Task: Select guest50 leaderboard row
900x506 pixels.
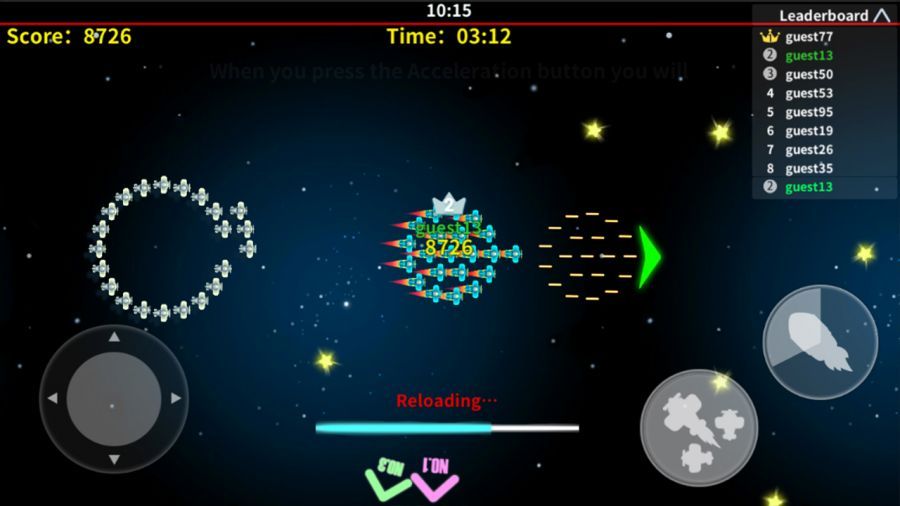Action: coord(808,74)
